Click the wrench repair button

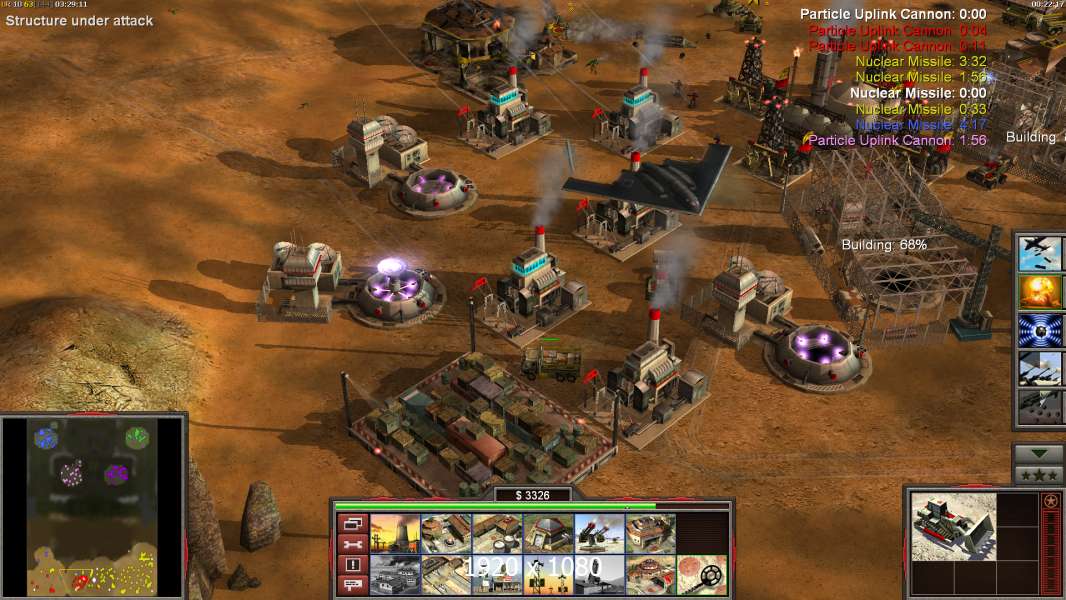351,545
